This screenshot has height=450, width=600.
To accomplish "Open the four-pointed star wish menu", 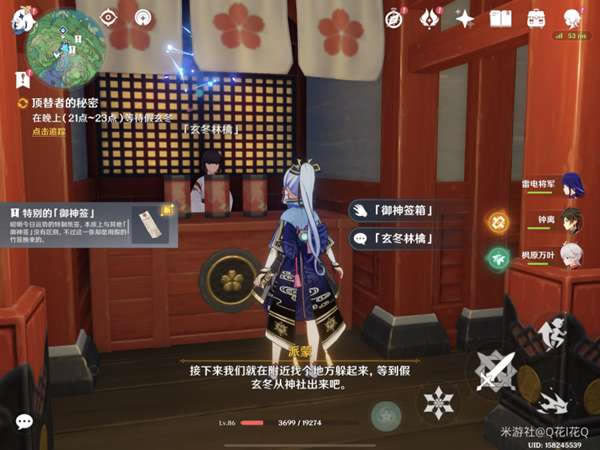I will click(x=465, y=18).
